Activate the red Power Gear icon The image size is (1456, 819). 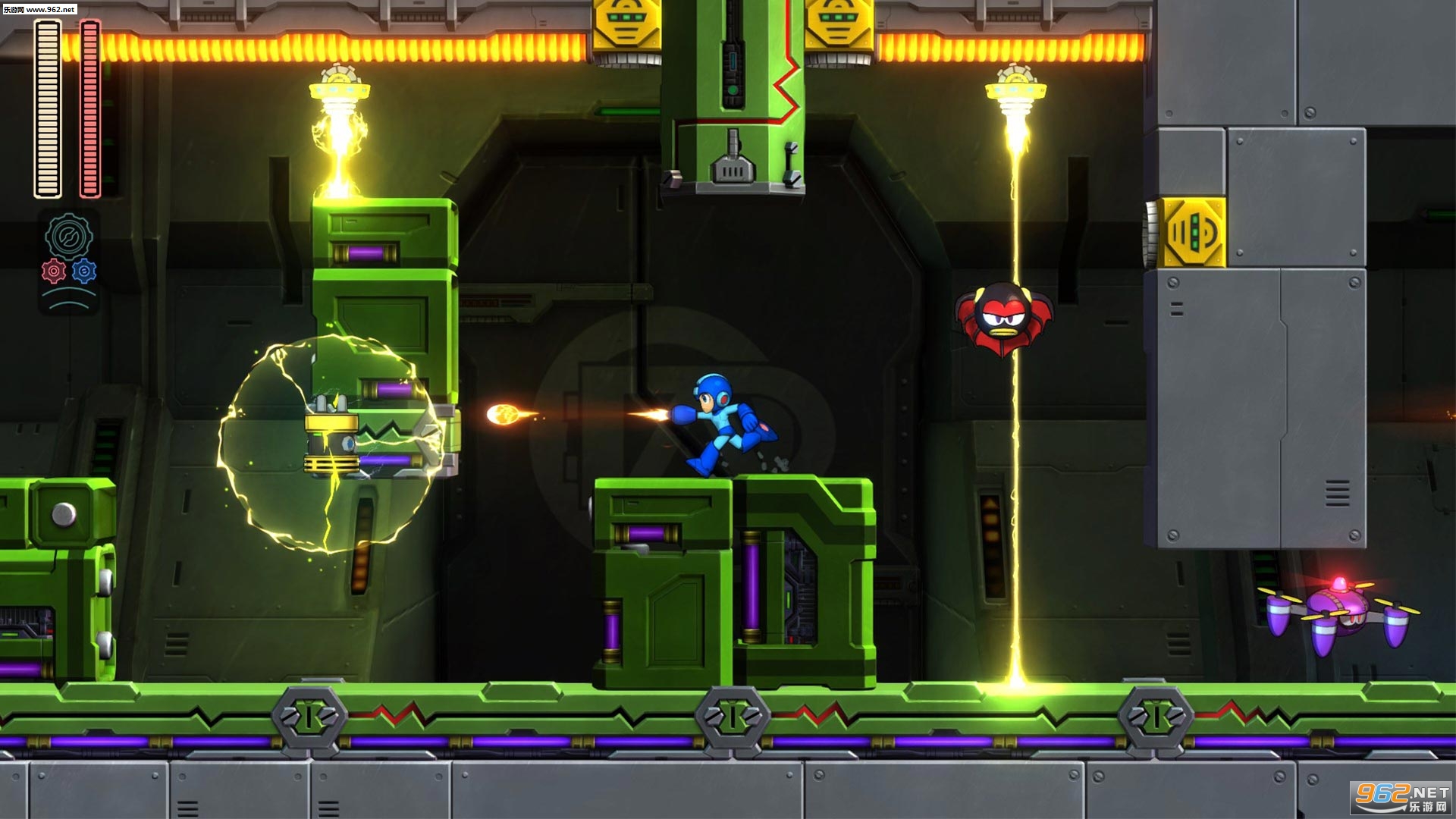54,271
